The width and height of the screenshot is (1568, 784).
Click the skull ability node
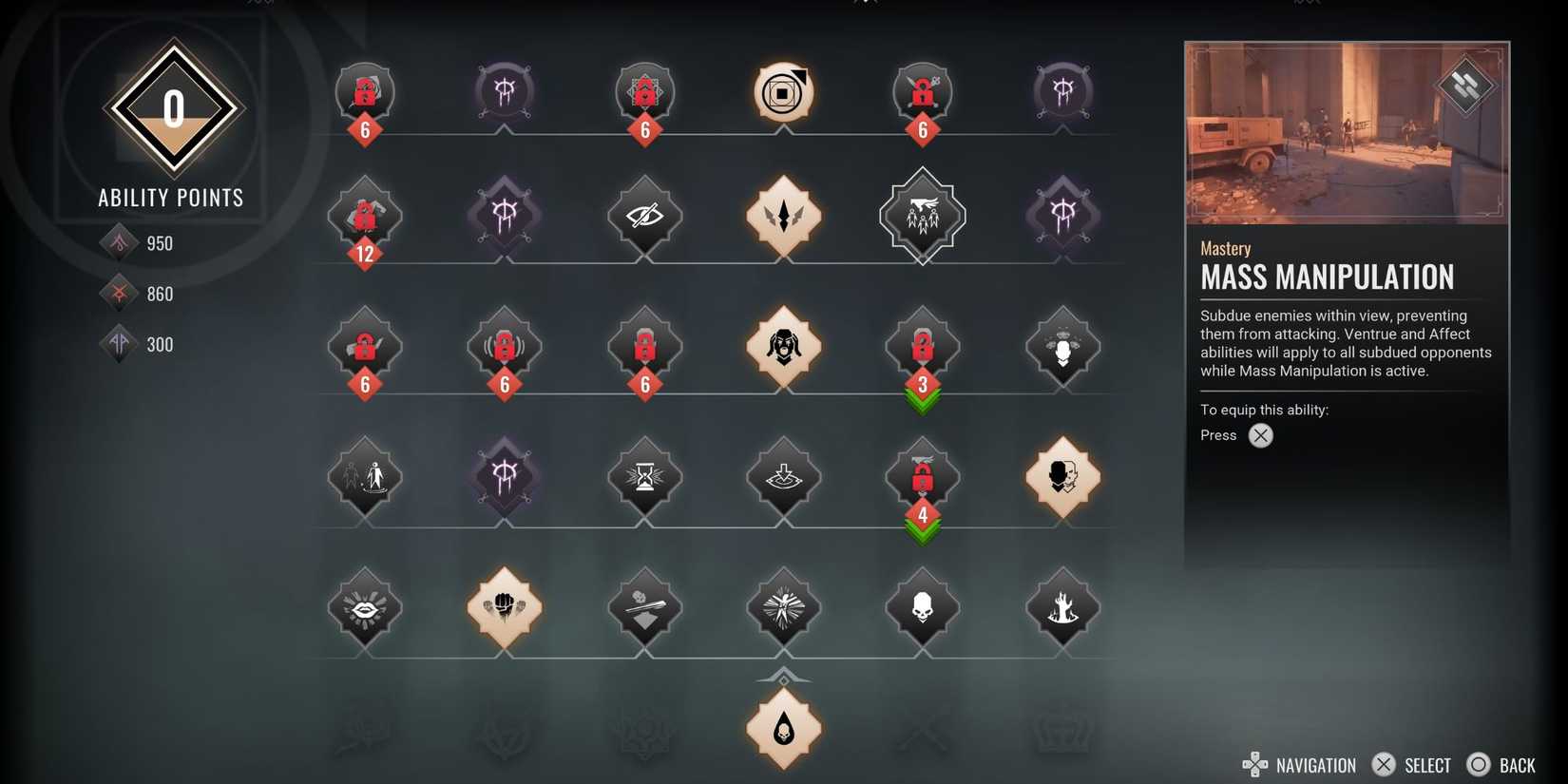point(922,609)
